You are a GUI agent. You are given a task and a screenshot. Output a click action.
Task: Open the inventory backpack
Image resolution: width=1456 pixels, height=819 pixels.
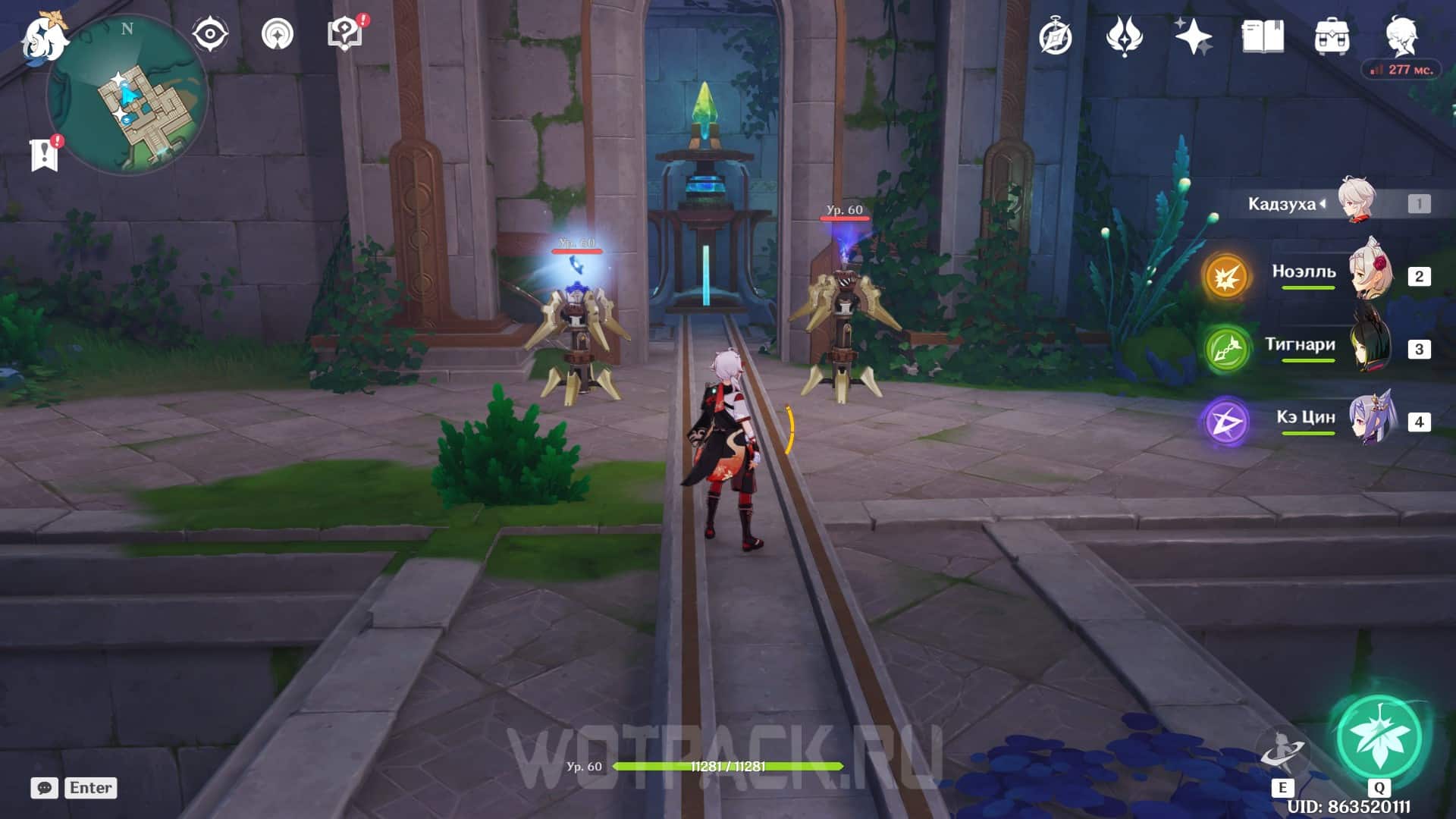point(1332,36)
